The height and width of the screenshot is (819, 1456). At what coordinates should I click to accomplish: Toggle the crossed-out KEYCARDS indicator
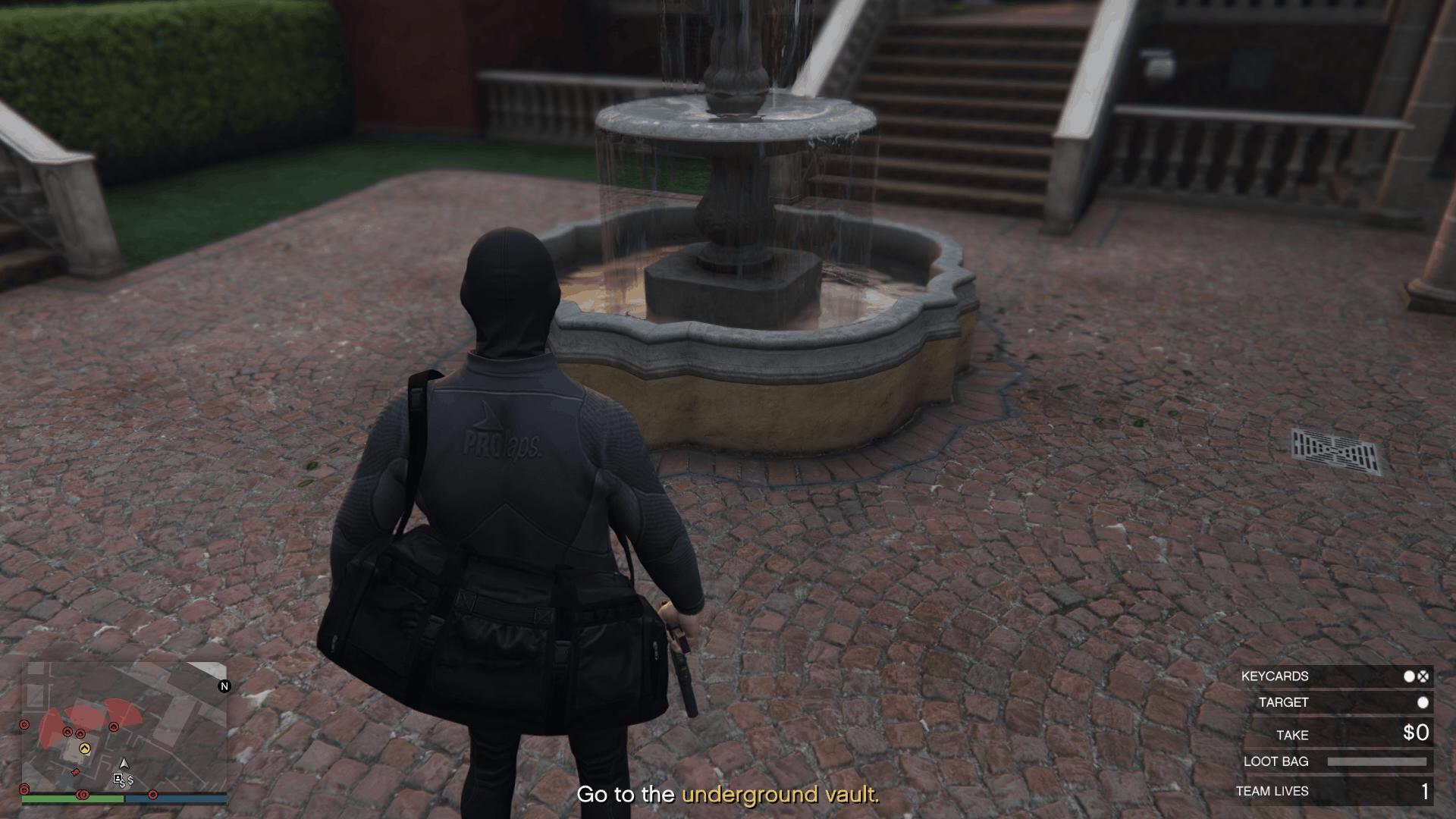pyautogui.click(x=1422, y=677)
